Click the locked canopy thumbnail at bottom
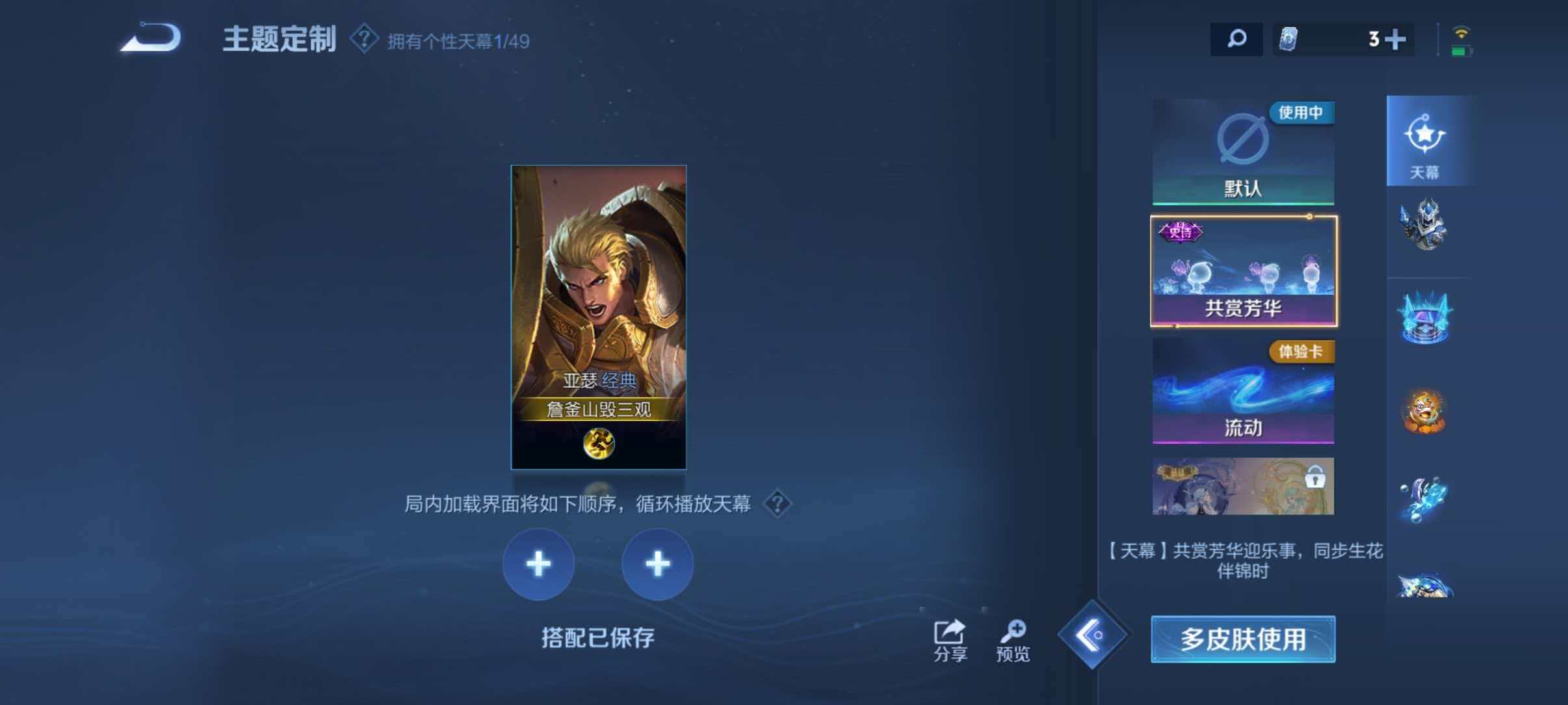Screen dimensions: 1568x705 click(1242, 485)
